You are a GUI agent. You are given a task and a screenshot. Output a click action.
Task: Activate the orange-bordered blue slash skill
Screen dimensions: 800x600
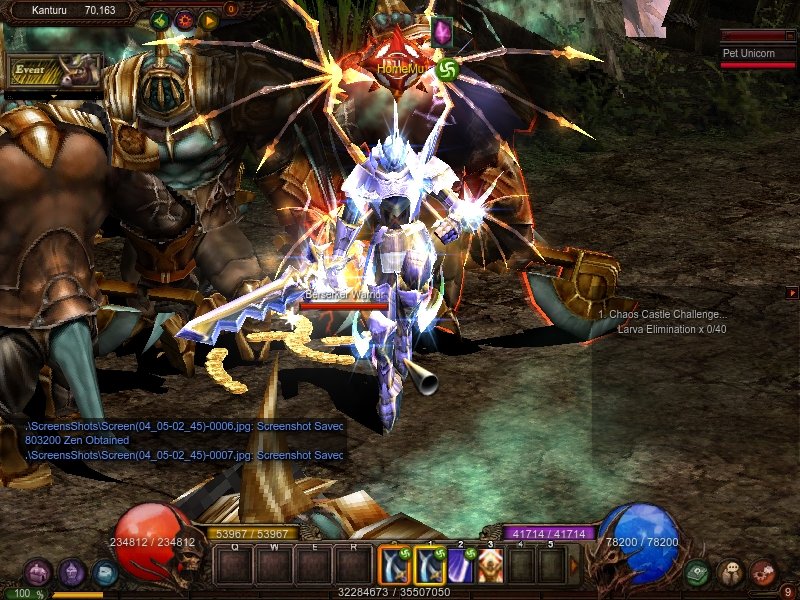[x=395, y=566]
